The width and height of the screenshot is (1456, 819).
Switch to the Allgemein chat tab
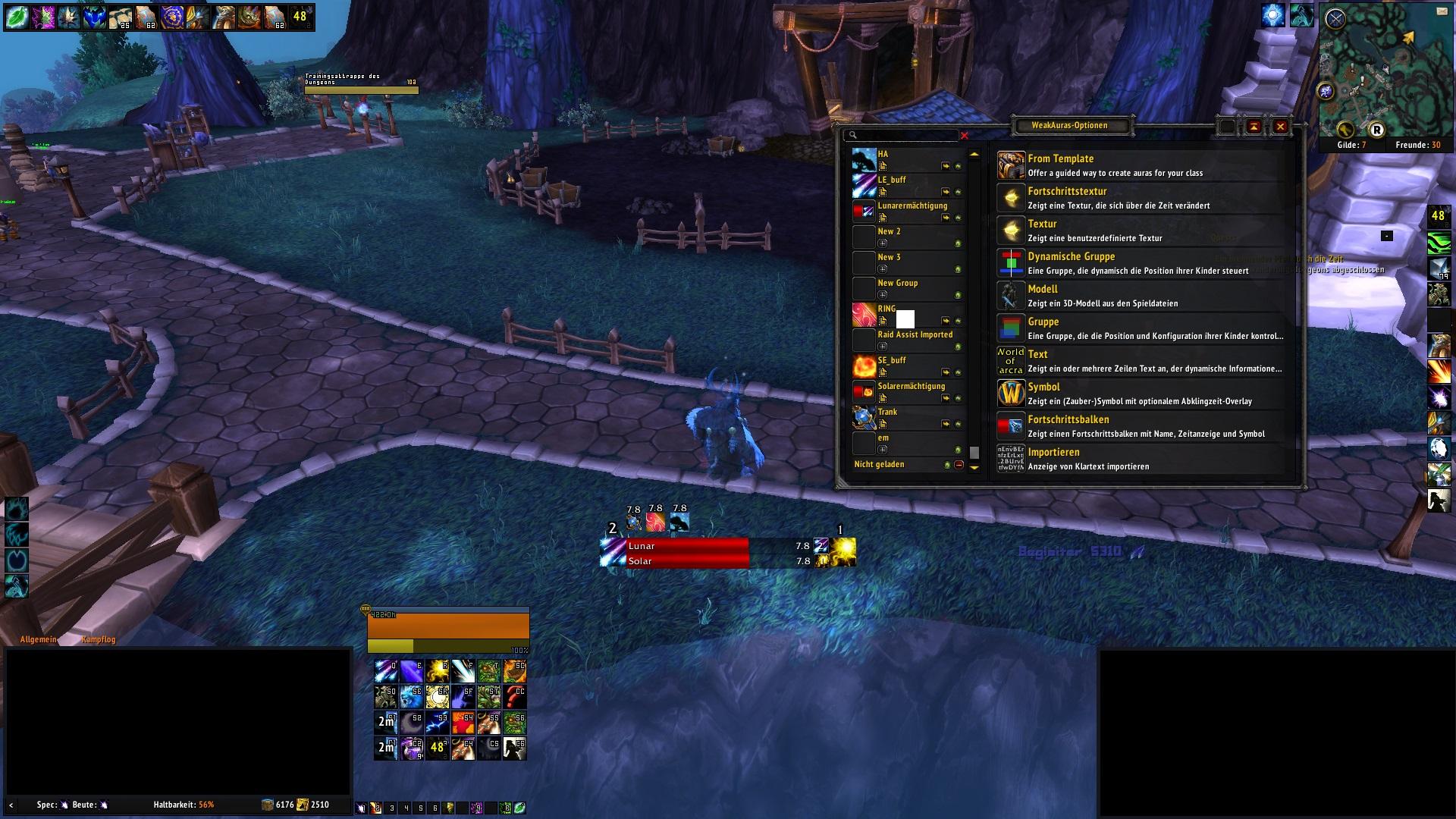tap(38, 640)
